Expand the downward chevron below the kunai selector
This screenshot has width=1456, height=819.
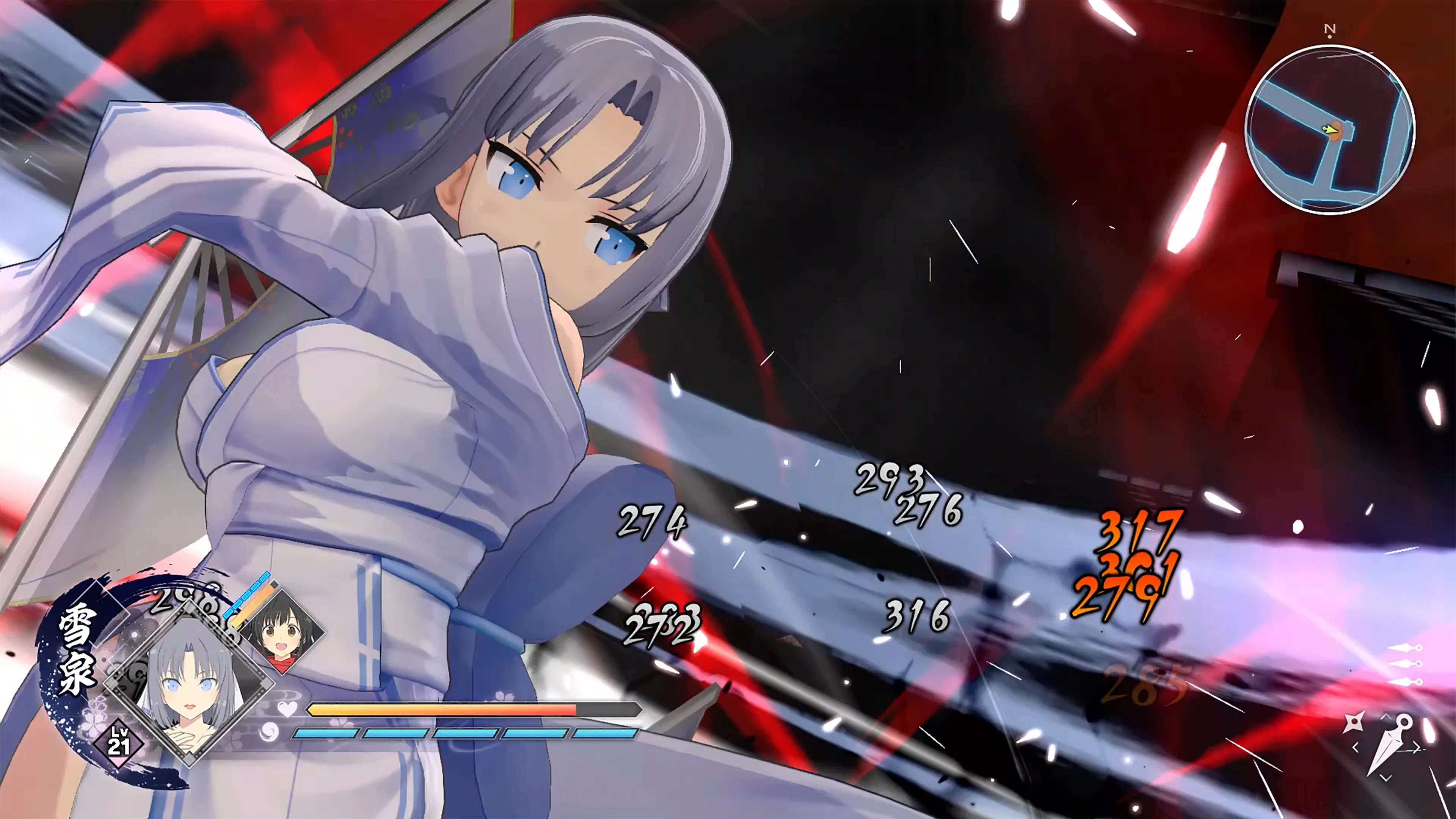click(1385, 778)
